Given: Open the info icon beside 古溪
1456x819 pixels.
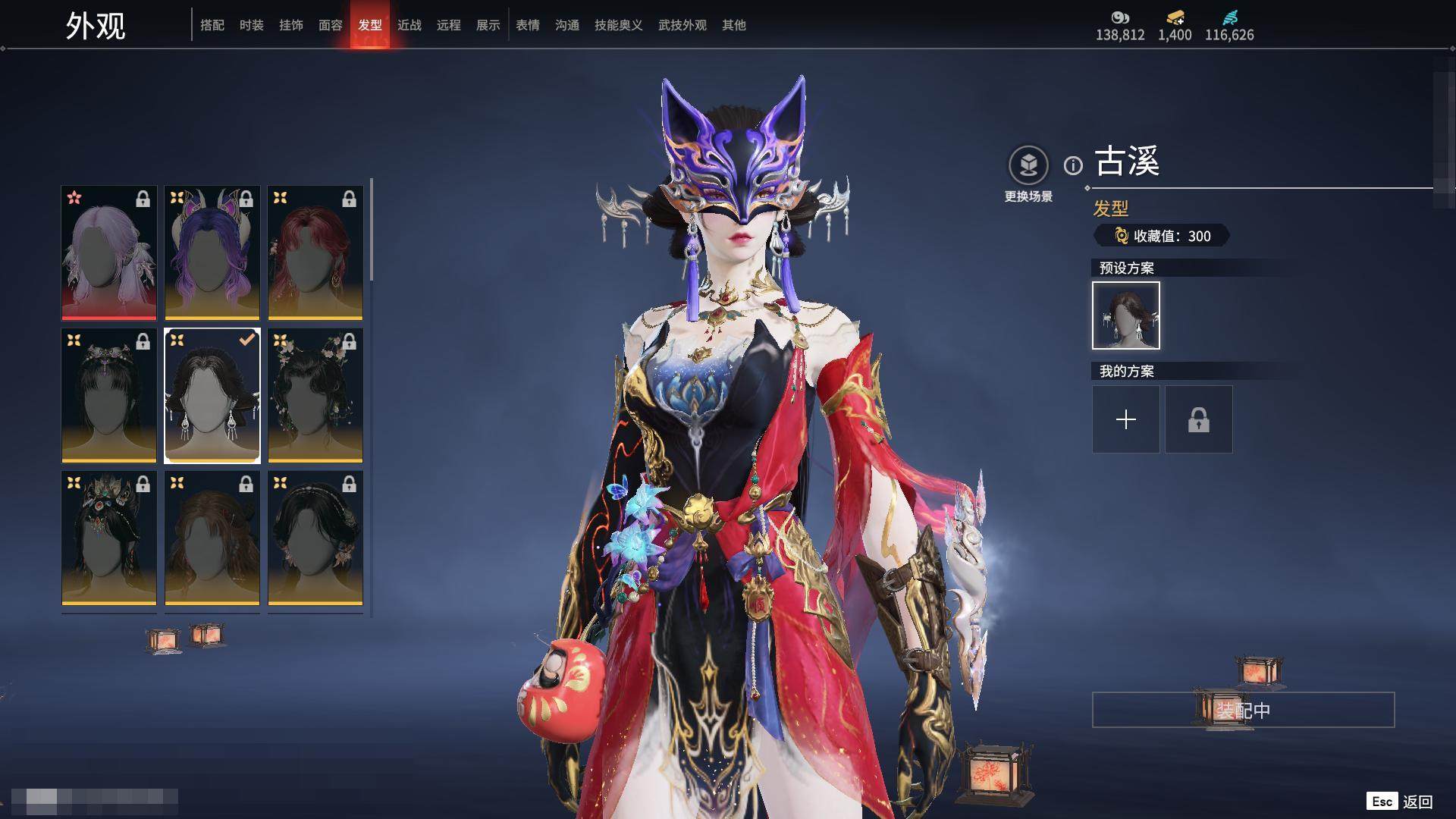Looking at the screenshot, I should [x=1073, y=165].
